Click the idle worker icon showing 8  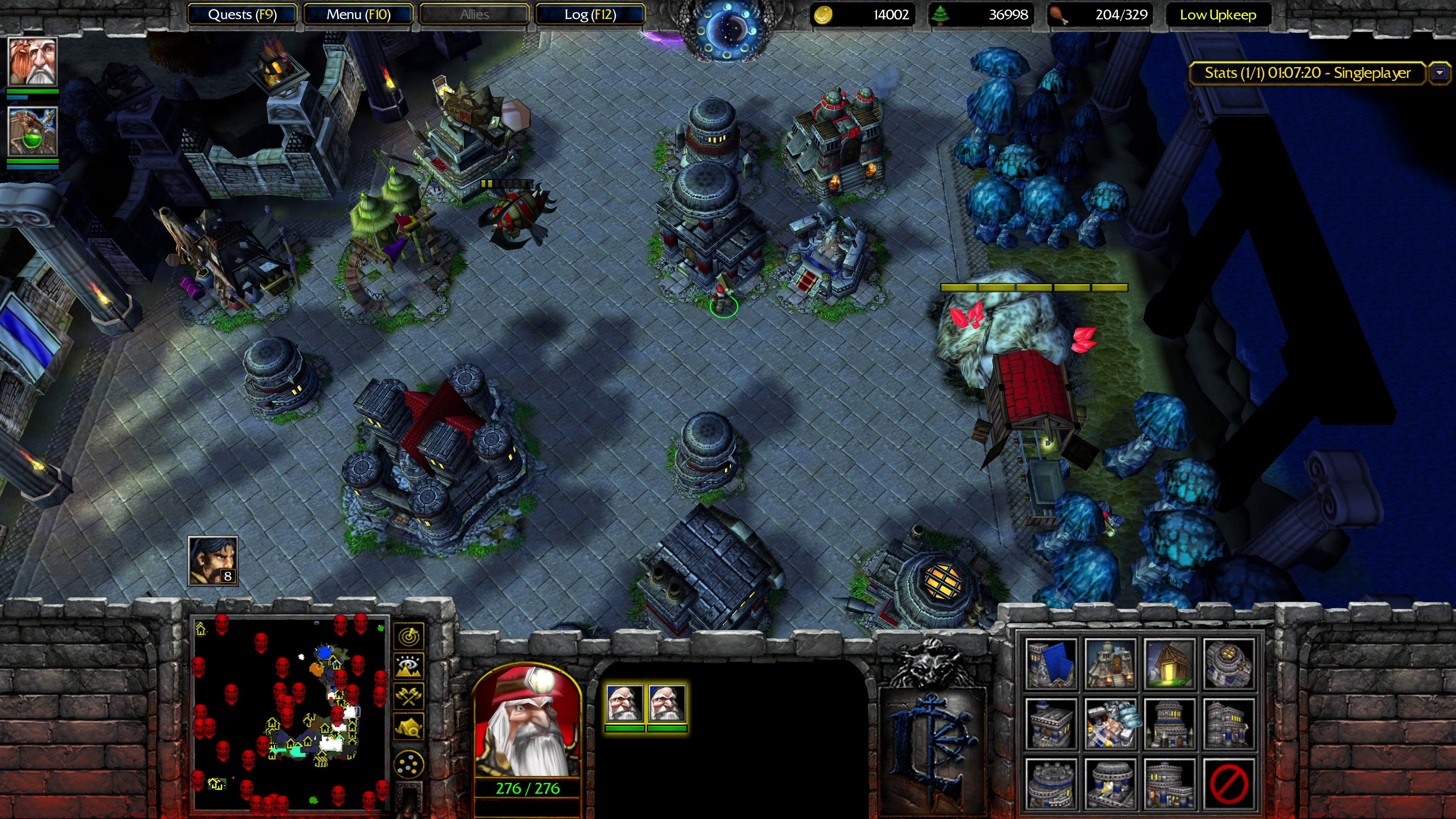[x=212, y=561]
